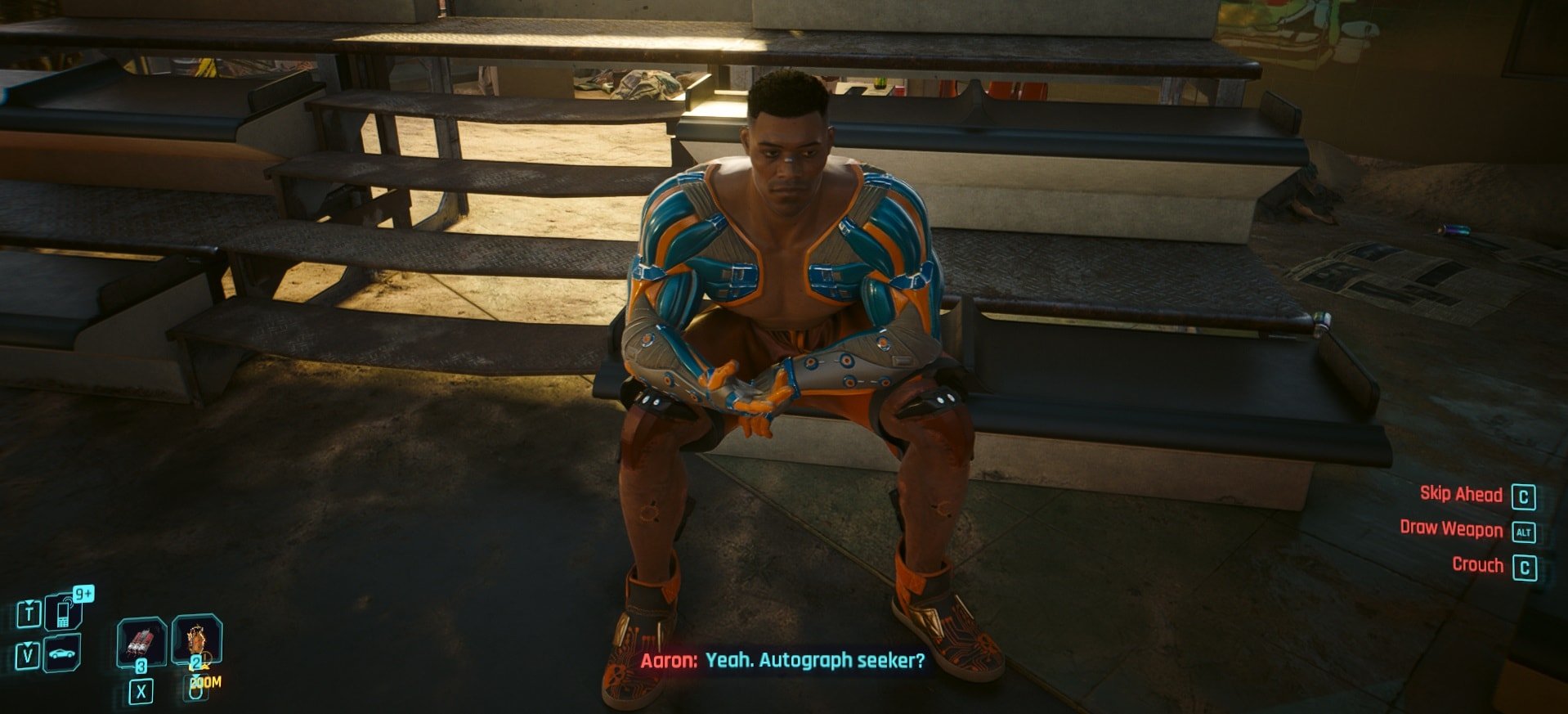
Task: Toggle Crouch via its red label
Action: pos(1478,565)
